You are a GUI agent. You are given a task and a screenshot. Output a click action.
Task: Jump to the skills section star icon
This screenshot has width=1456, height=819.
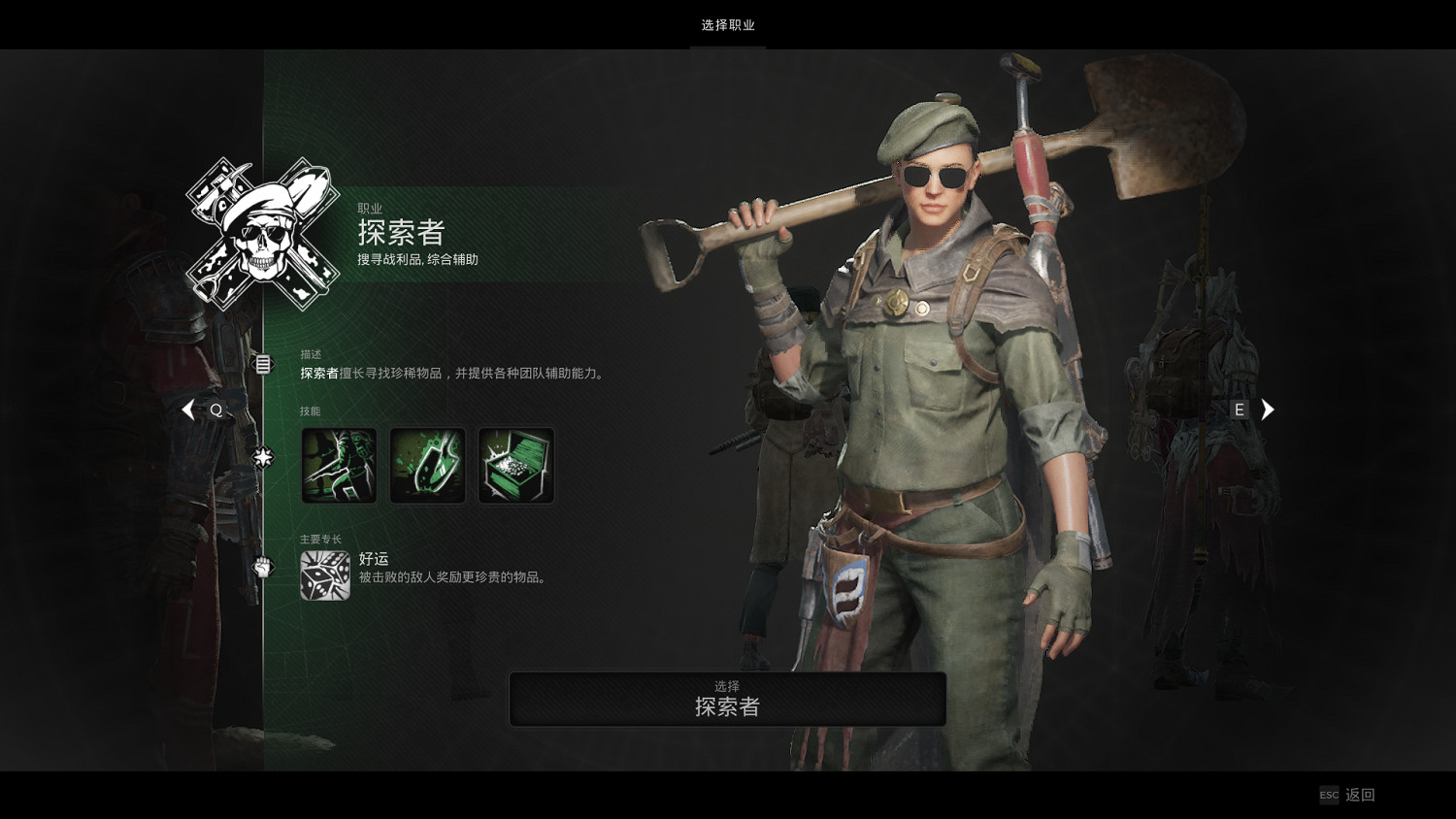pyautogui.click(x=263, y=457)
